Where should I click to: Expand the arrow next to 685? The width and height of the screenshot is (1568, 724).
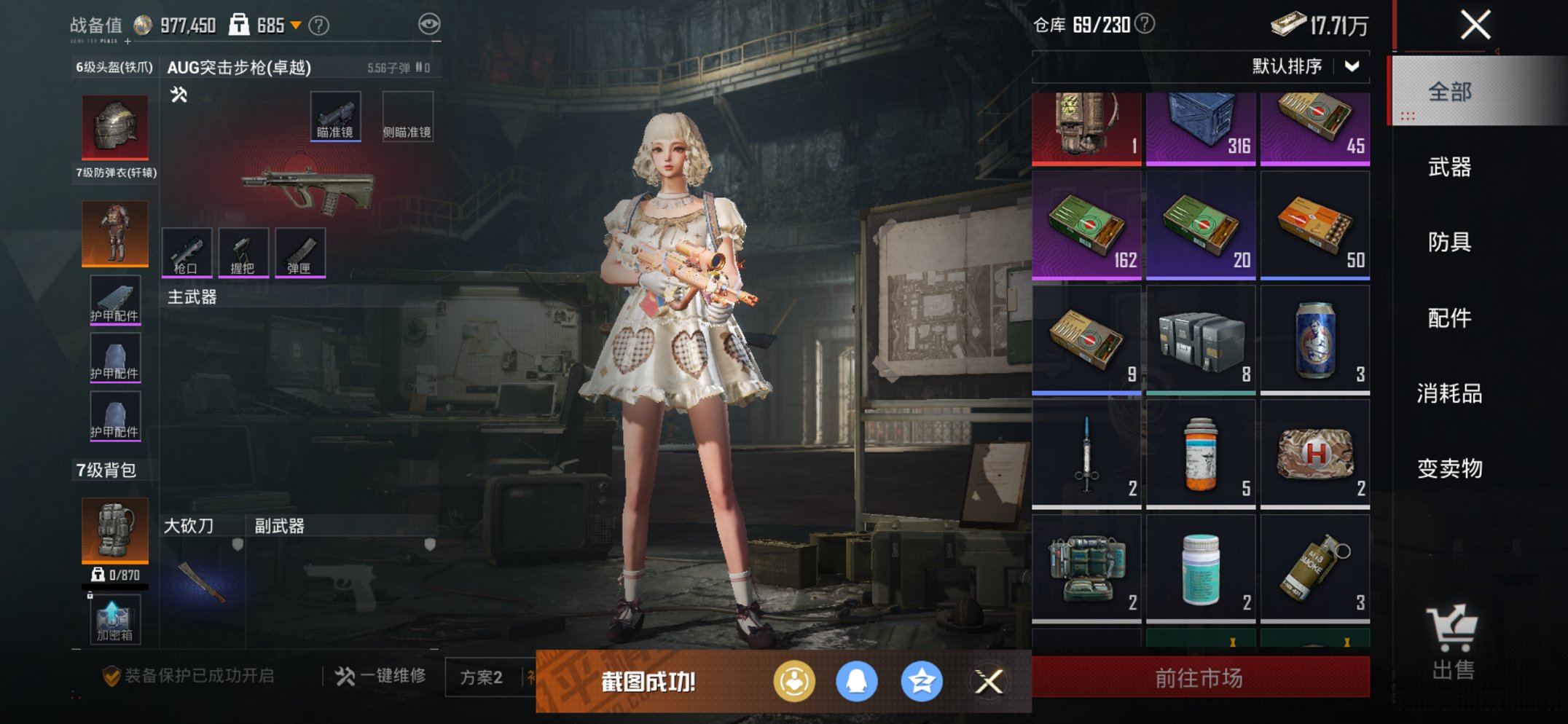tap(297, 24)
